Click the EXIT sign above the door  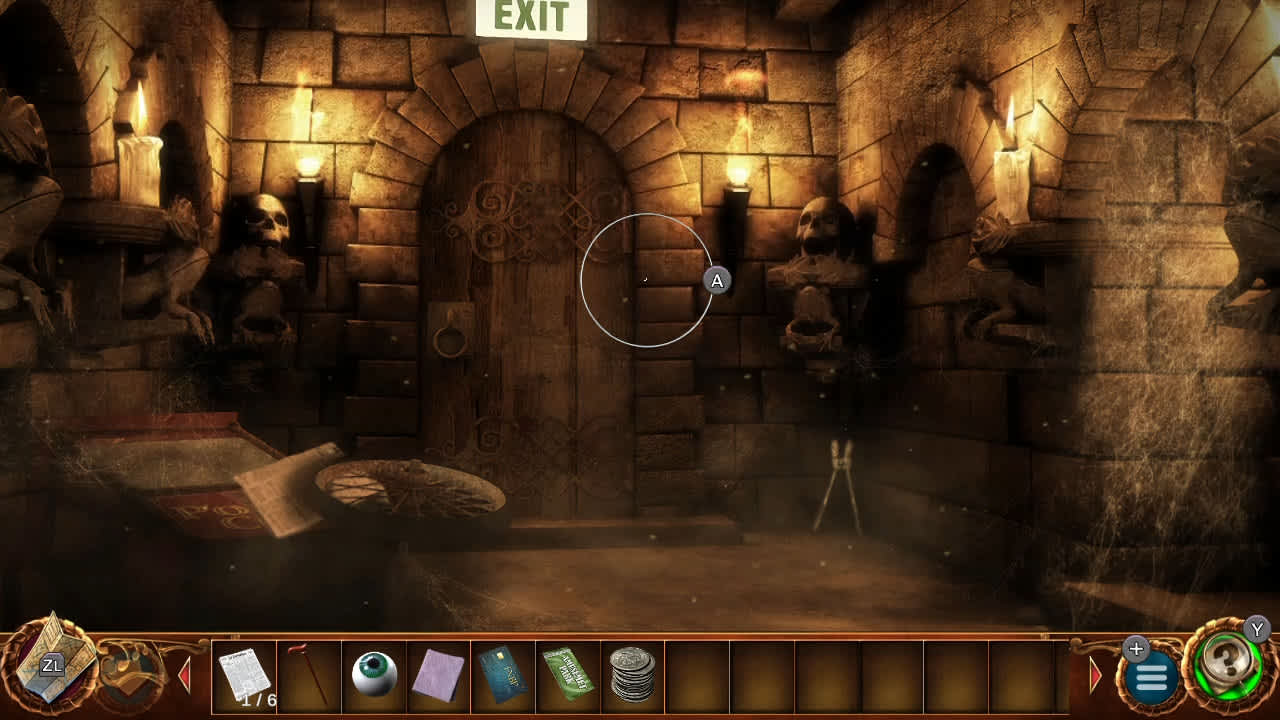click(x=532, y=18)
